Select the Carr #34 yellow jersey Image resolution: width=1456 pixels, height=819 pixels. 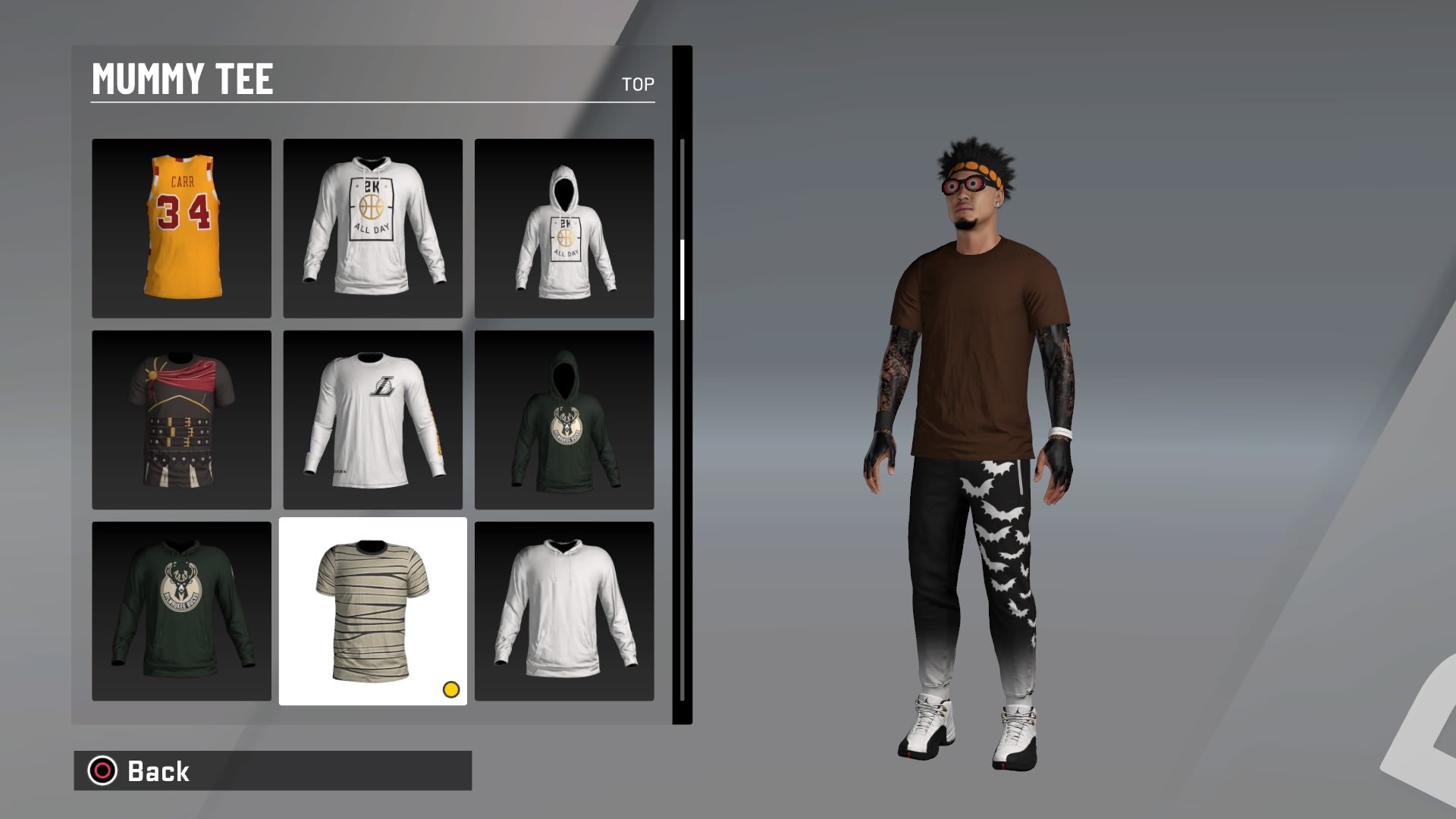click(181, 227)
